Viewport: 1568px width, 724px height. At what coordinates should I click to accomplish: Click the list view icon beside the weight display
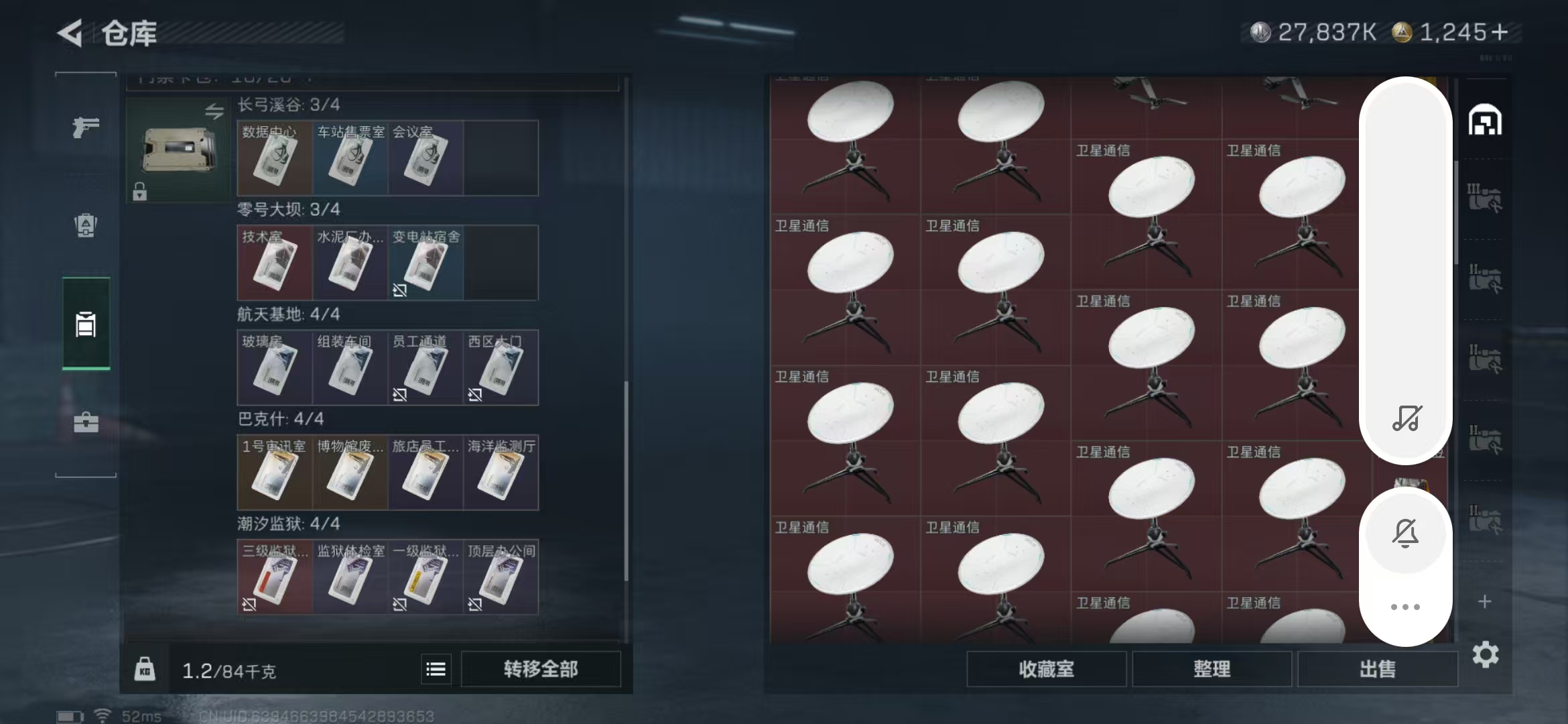coord(436,668)
